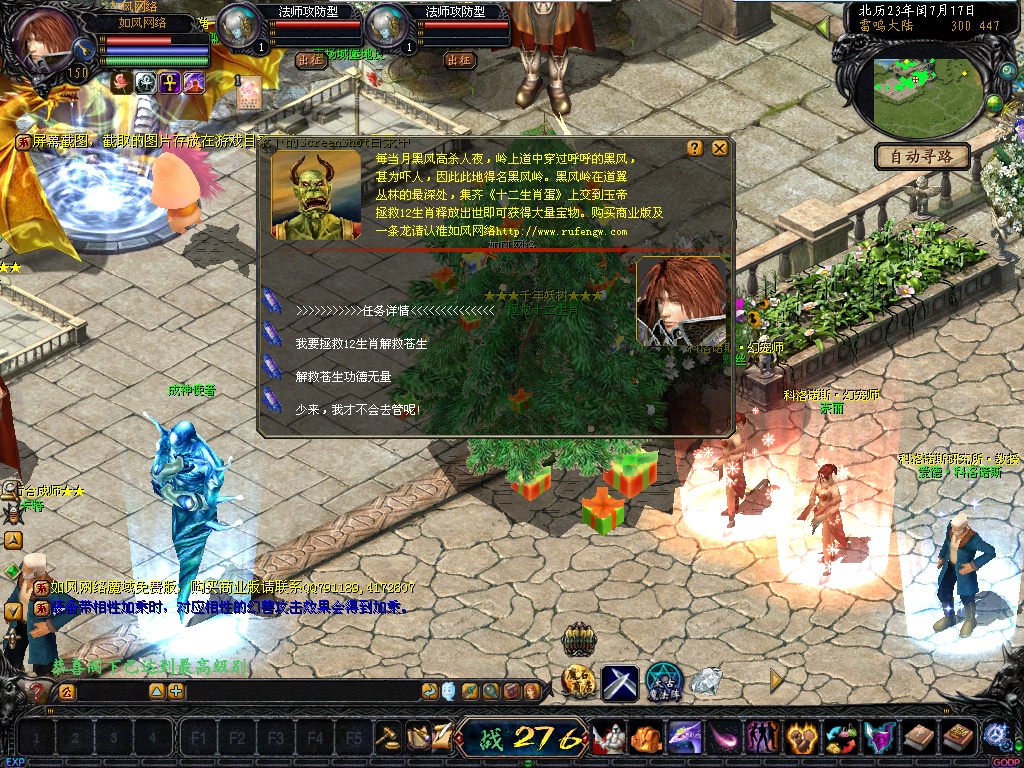Open the dialogue help question mark
Viewport: 1024px width, 768px height.
click(x=695, y=148)
